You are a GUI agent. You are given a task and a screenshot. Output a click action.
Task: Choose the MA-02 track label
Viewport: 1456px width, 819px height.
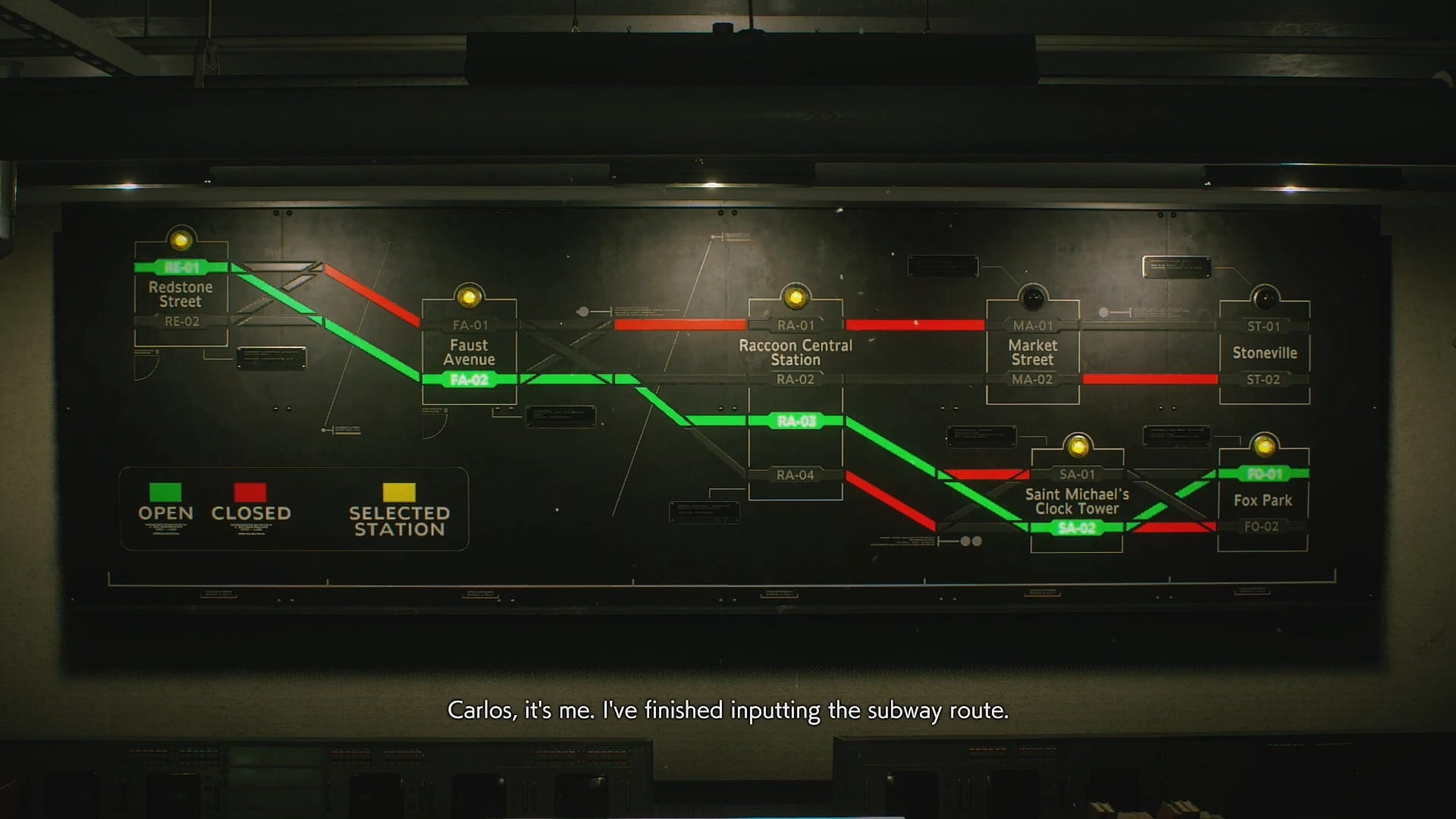coord(1032,379)
